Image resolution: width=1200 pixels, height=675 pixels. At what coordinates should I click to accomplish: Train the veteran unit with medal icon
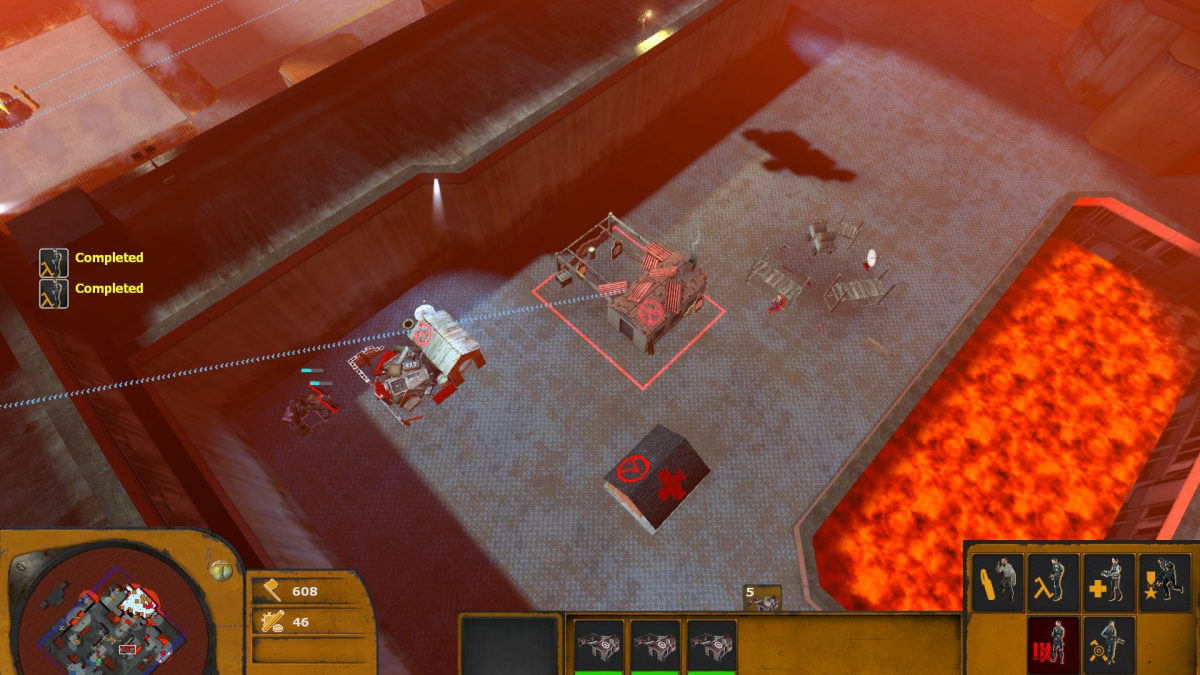(x=1164, y=582)
